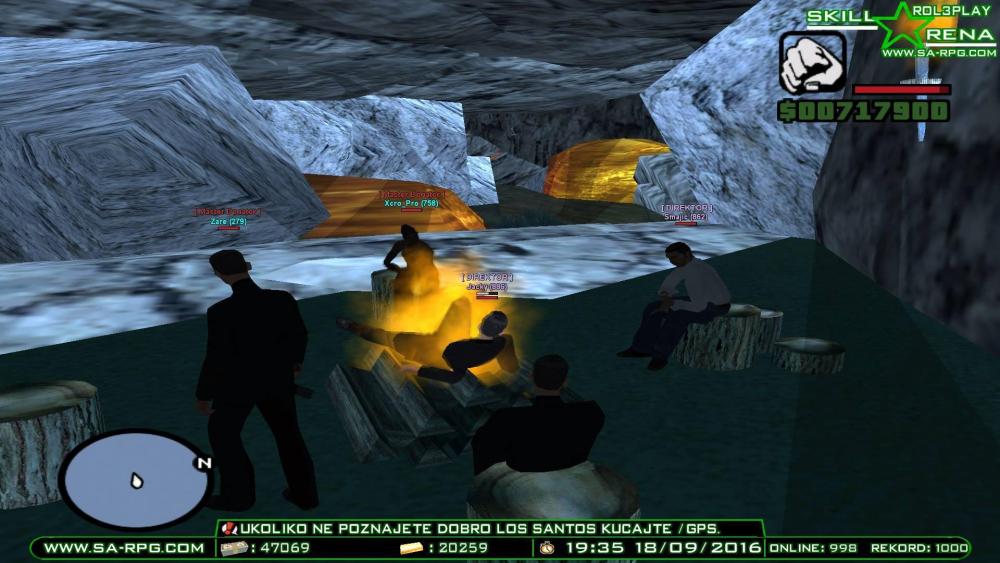Open the circular radar minimap

coord(137,481)
